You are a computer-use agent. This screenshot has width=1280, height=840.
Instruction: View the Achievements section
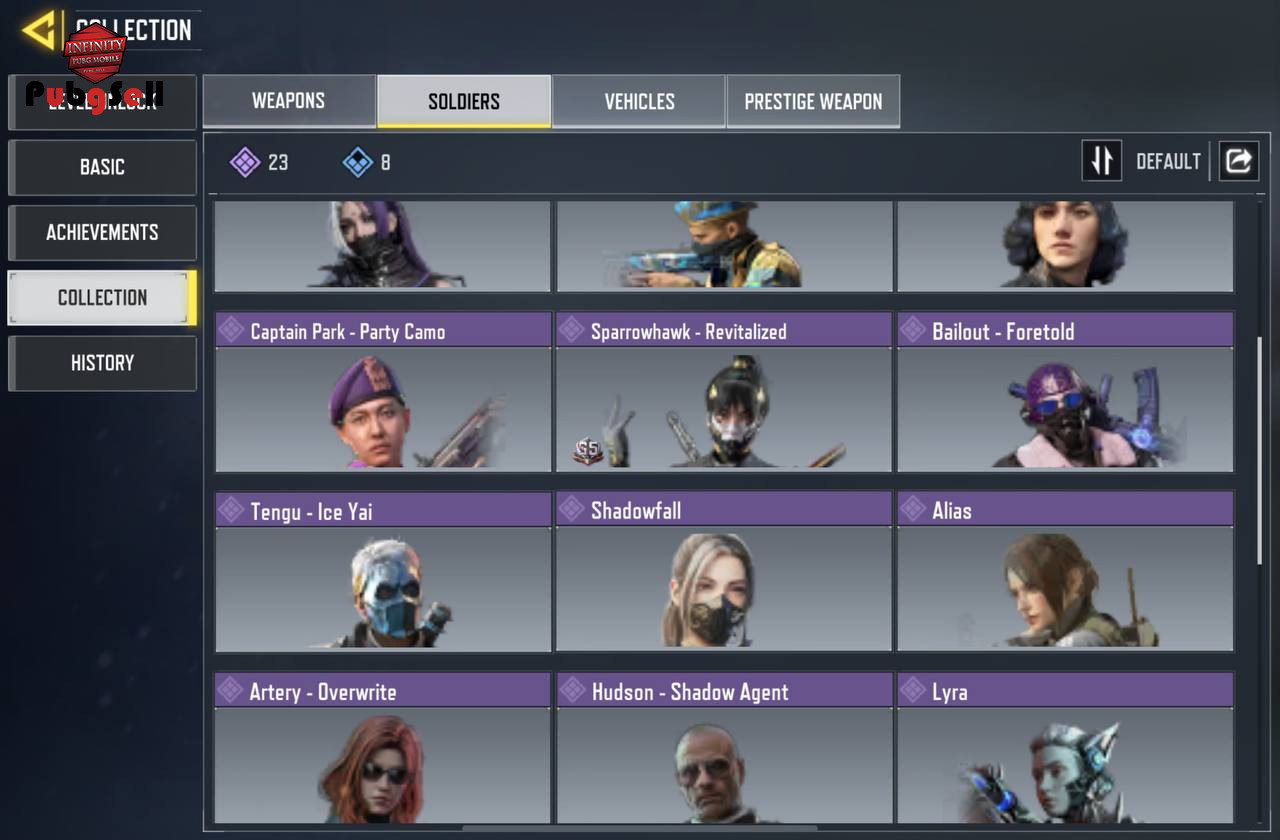tap(102, 232)
